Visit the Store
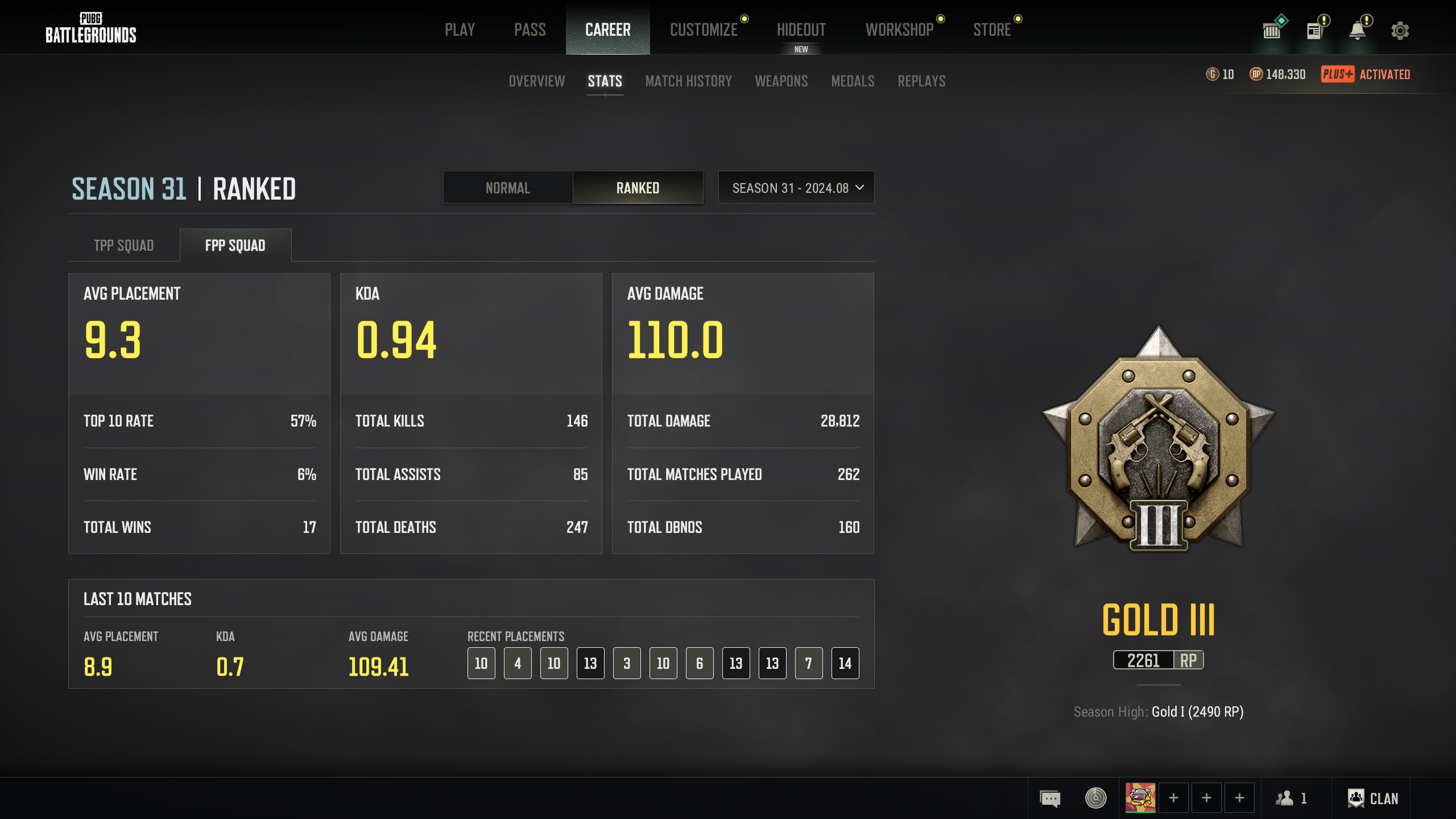This screenshot has width=1456, height=819. tap(992, 30)
